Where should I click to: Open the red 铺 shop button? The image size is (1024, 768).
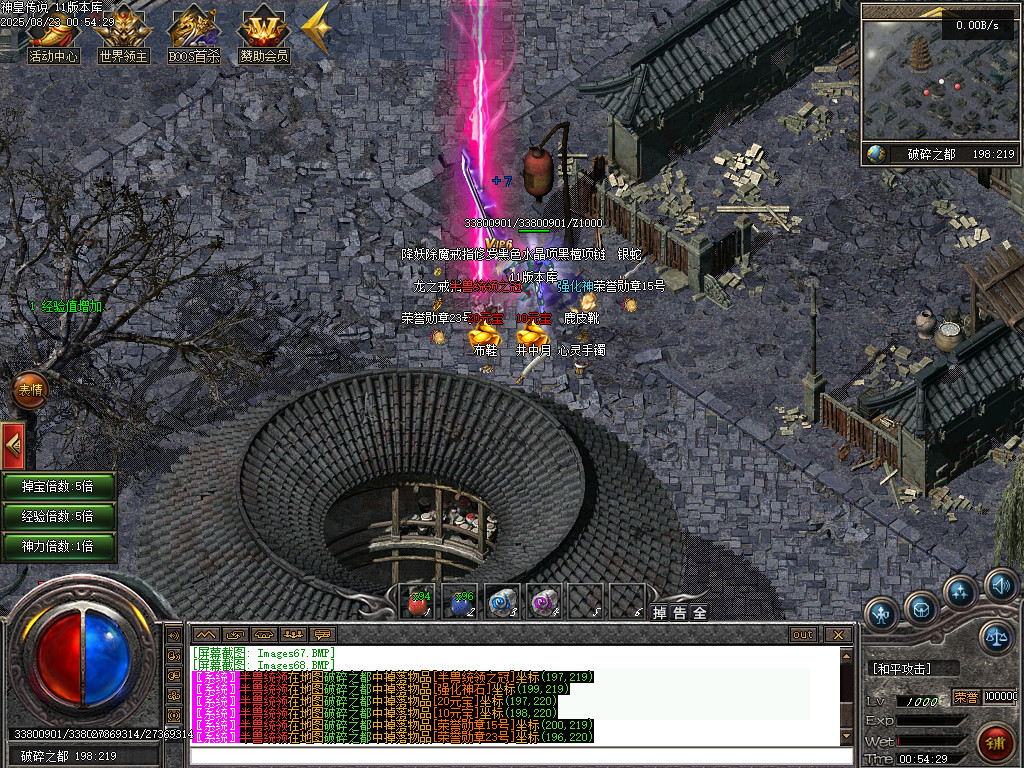[995, 742]
